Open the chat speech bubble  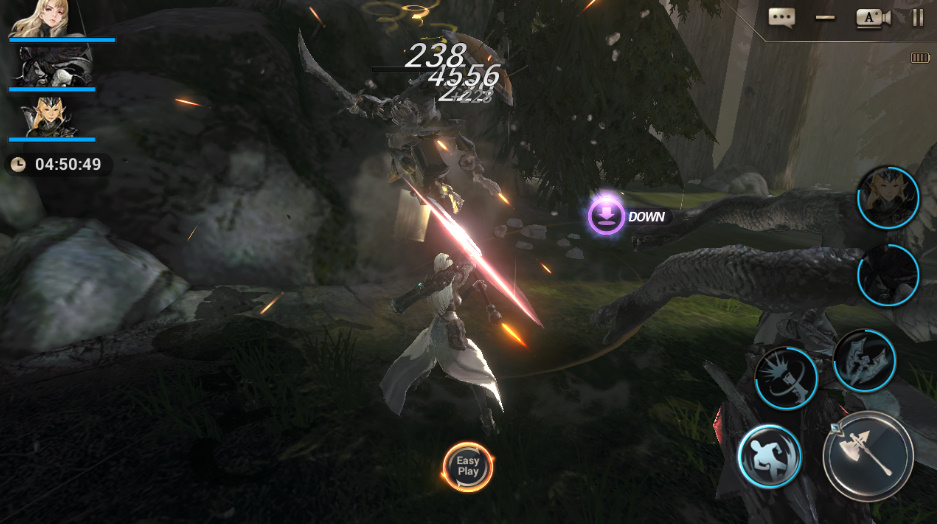[781, 17]
